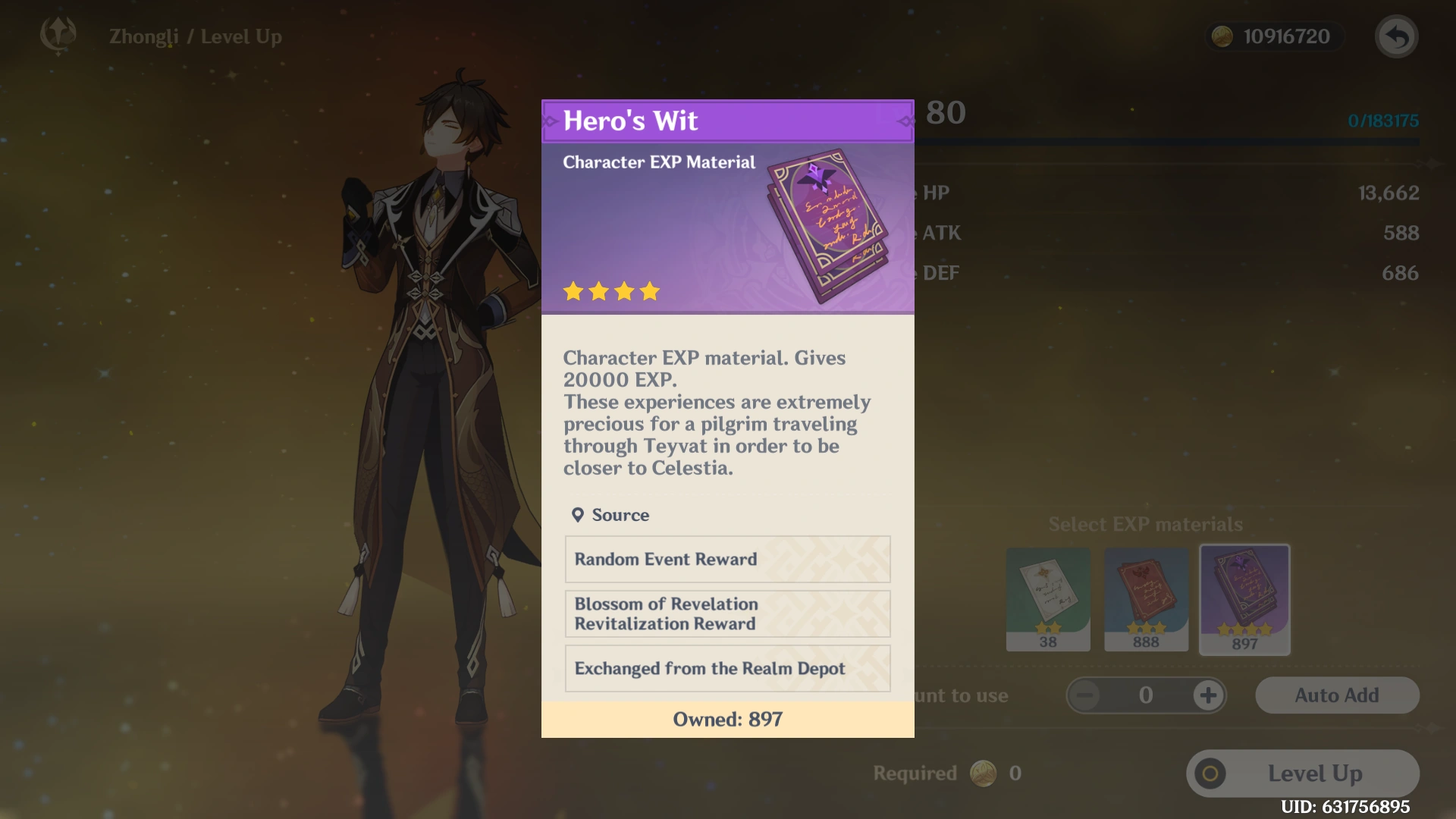The image size is (1456, 819).
Task: Click the Zhongli / Level Up breadcrumb title
Action: (196, 36)
